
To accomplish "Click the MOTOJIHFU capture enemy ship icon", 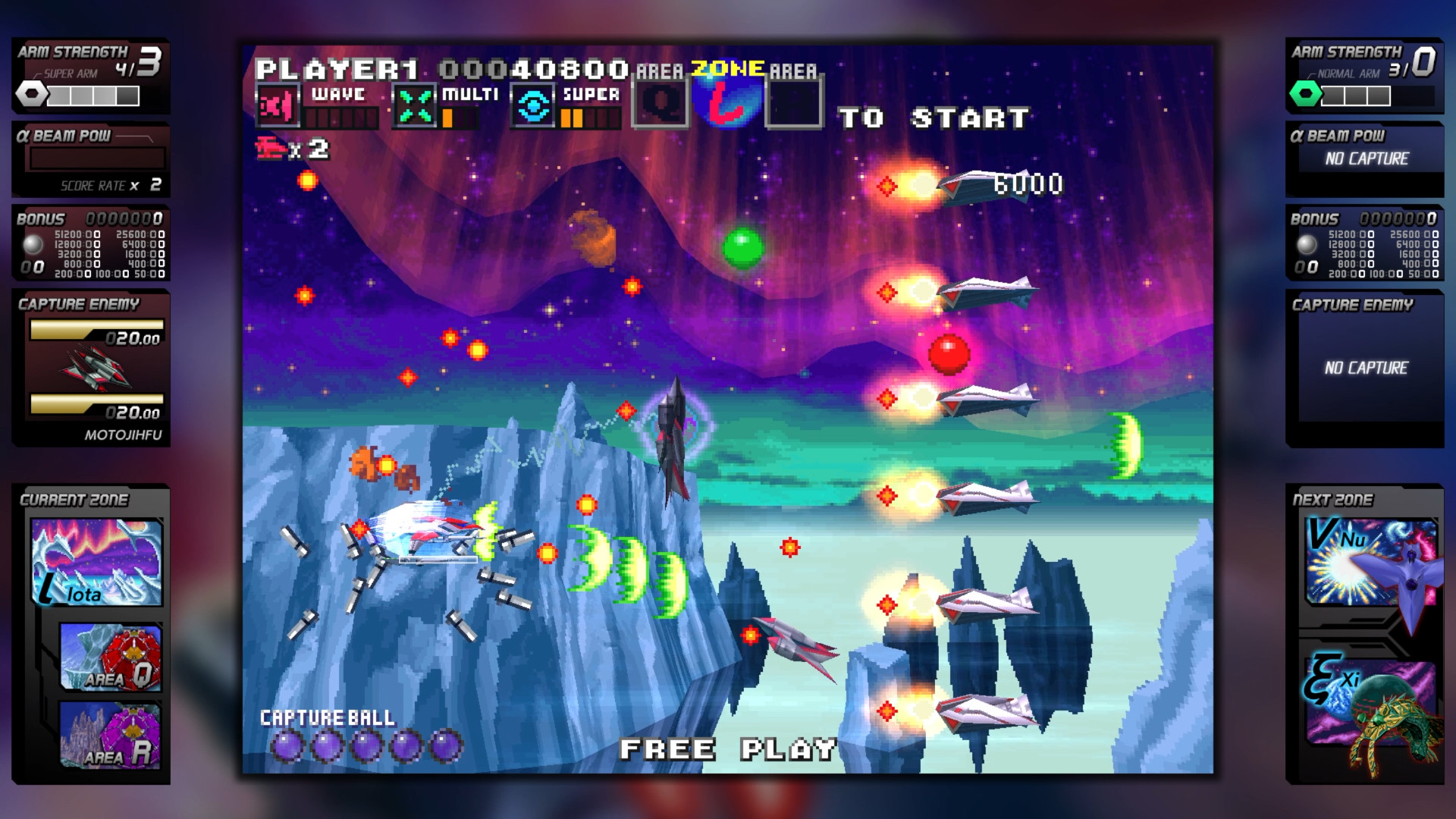I will [93, 372].
